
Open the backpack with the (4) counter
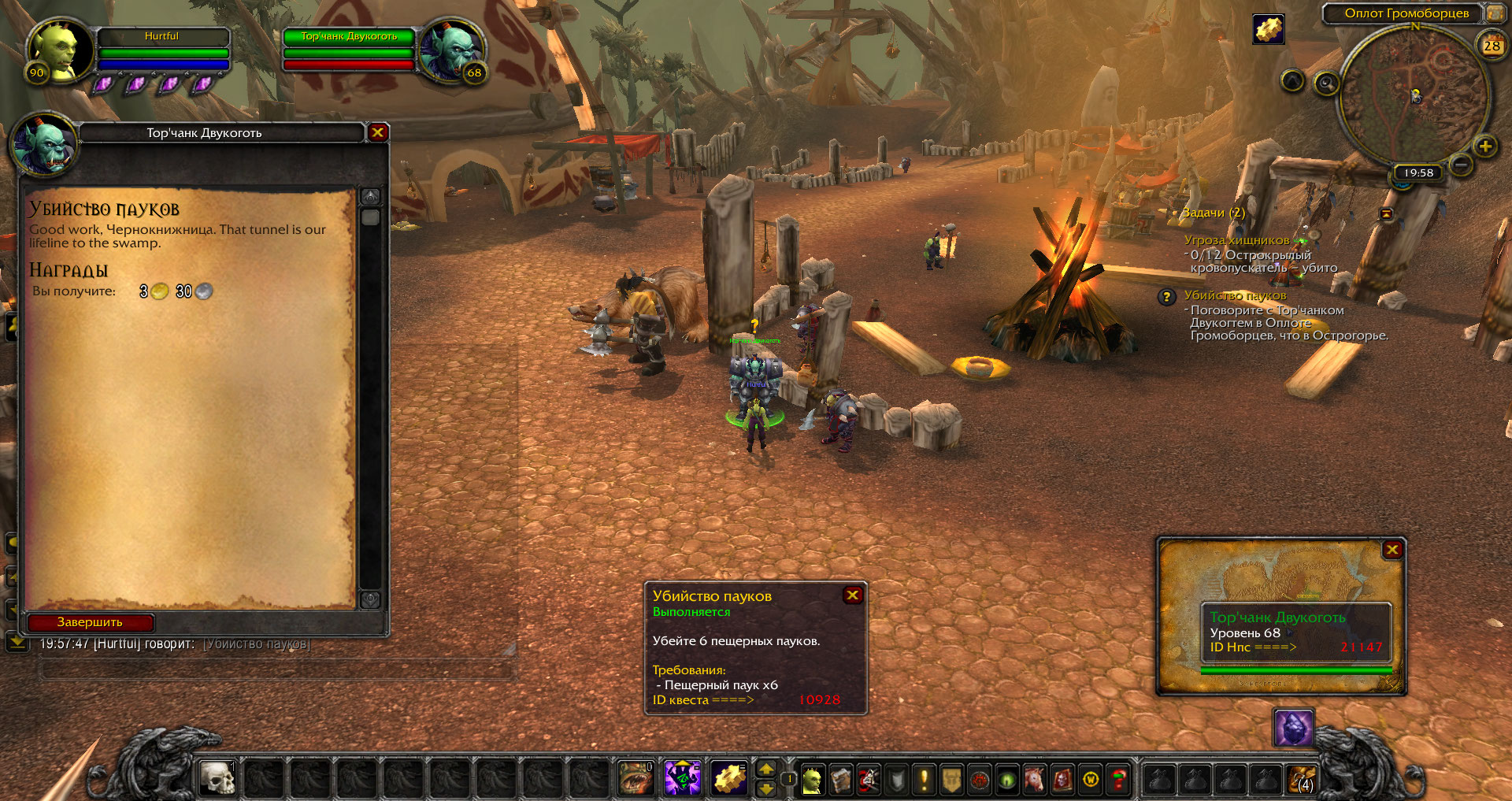pos(1301,780)
